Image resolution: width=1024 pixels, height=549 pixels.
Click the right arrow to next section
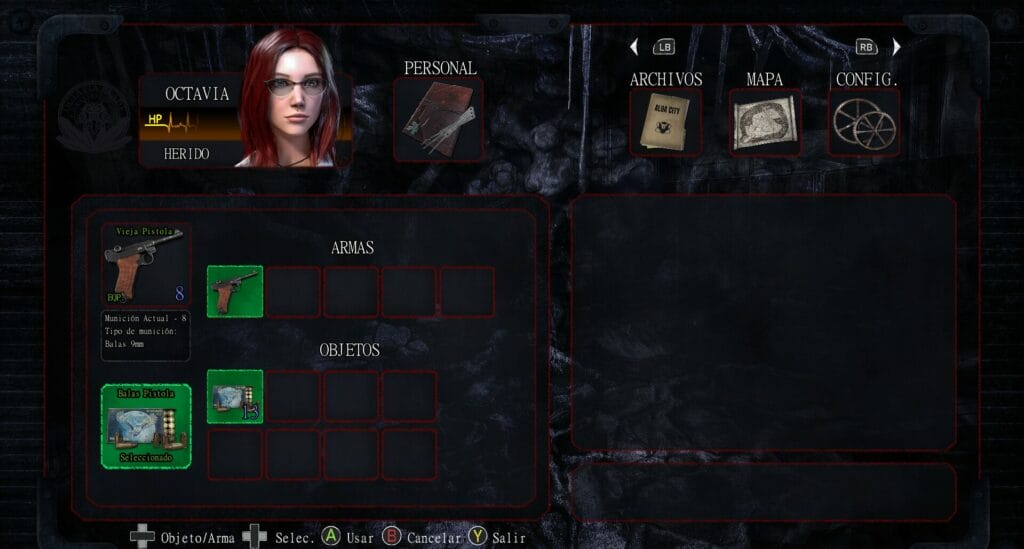896,47
